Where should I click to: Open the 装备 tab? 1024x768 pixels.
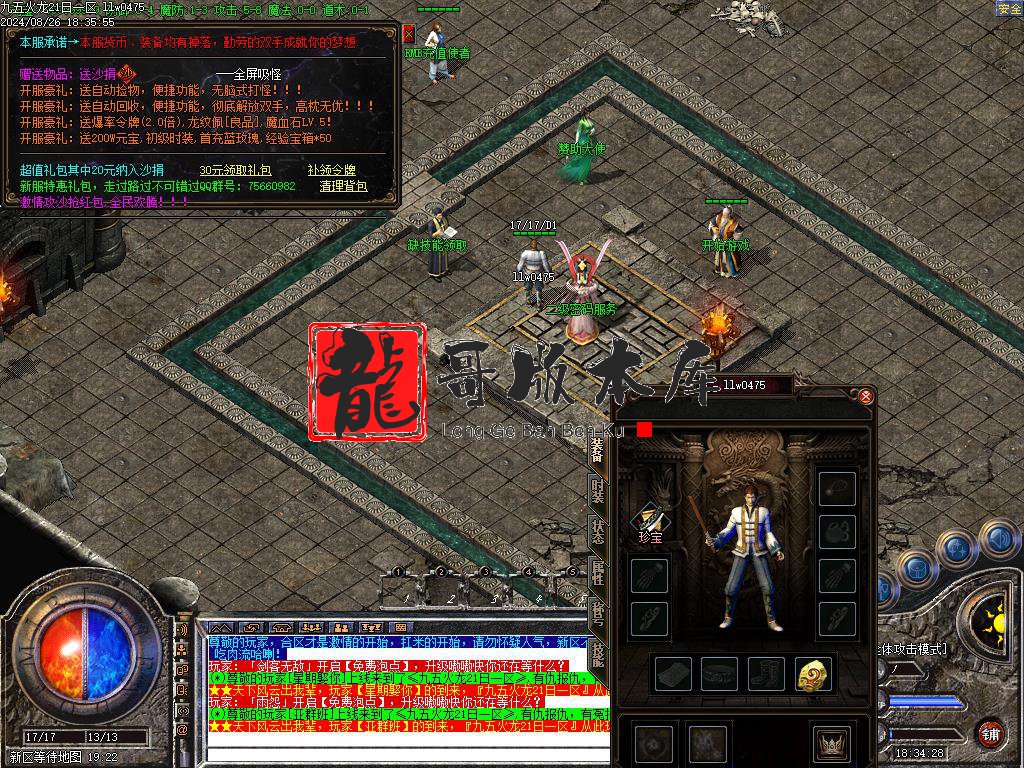(598, 449)
